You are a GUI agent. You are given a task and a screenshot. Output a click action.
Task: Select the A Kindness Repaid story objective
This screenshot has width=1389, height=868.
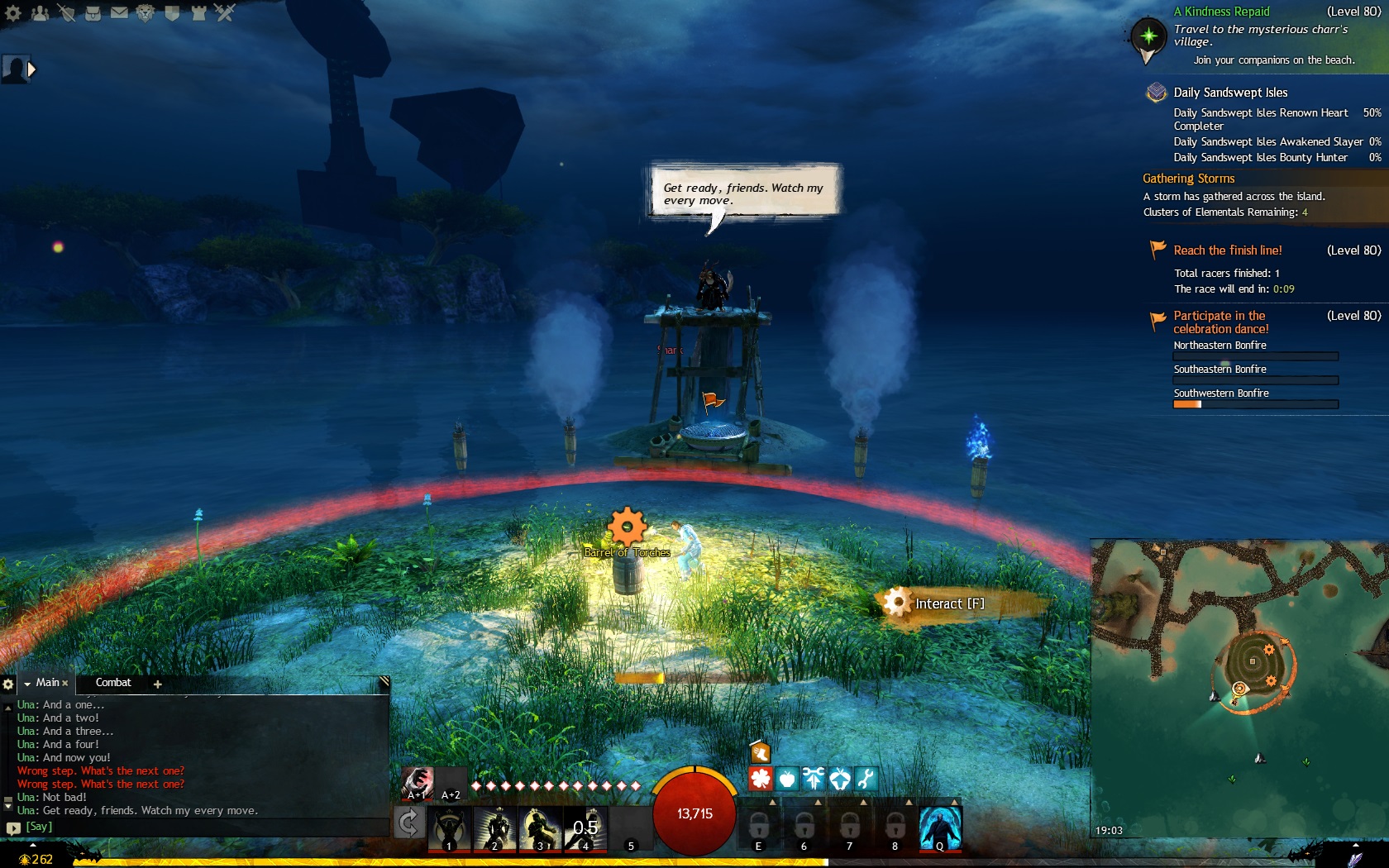pyautogui.click(x=1221, y=12)
